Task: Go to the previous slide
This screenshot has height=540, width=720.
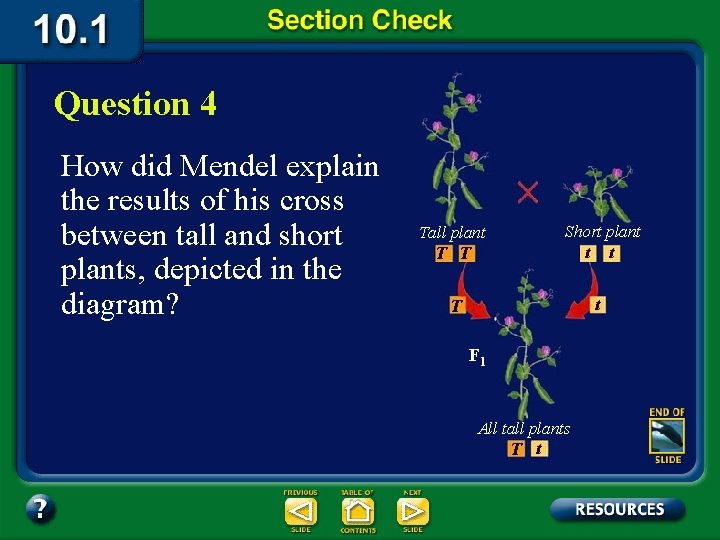Action: (300, 512)
